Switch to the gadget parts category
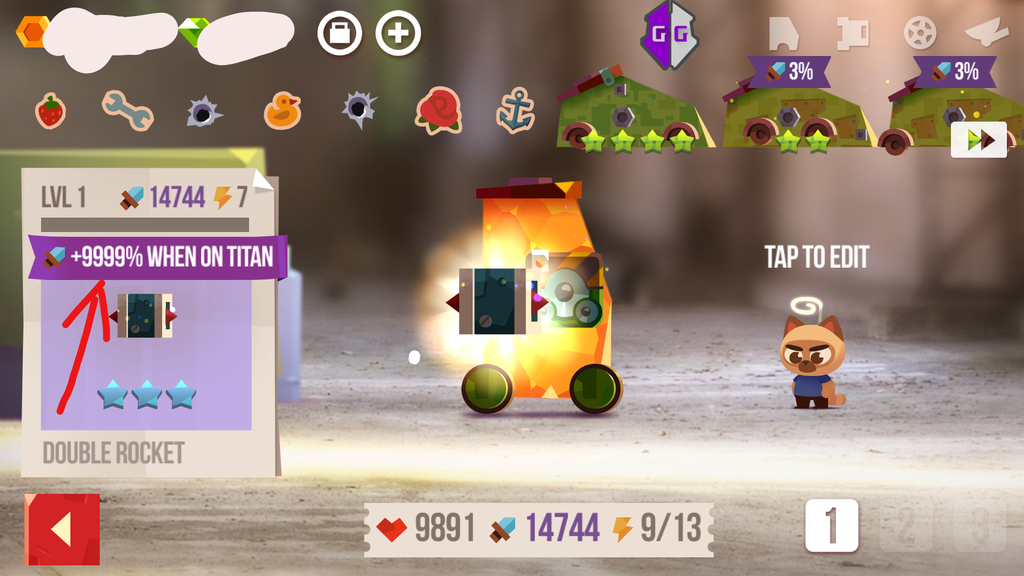The height and width of the screenshot is (576, 1024). point(852,33)
